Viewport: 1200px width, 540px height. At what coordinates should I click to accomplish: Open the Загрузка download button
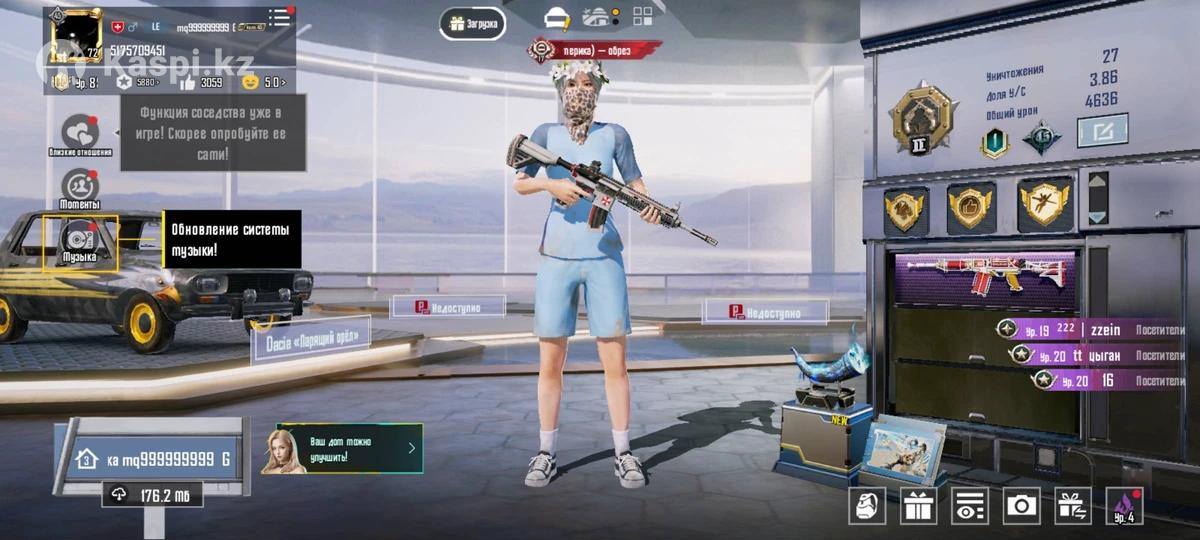click(472, 23)
